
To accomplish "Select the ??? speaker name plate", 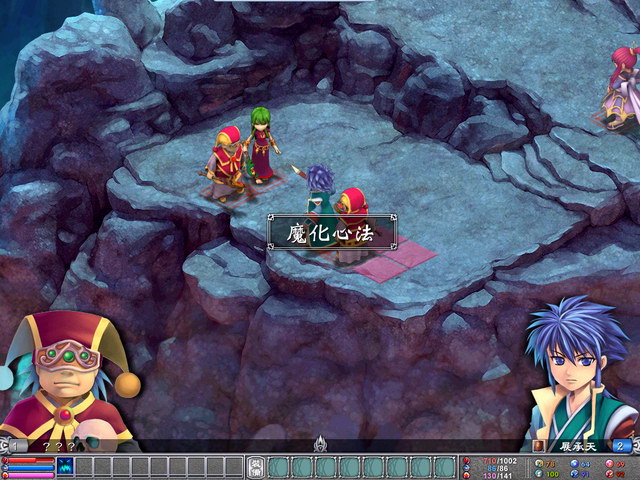I will pyautogui.click(x=60, y=446).
